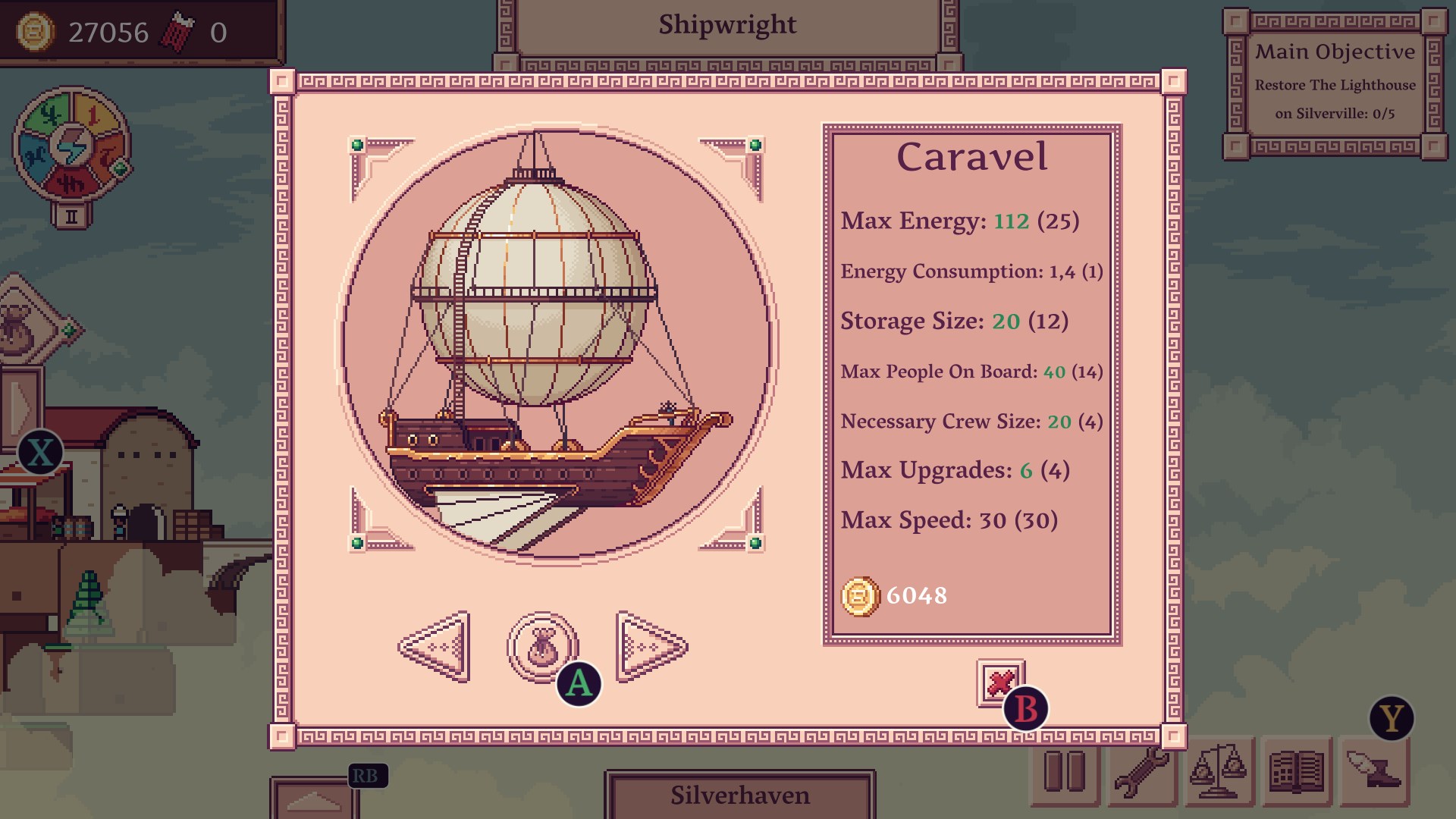Expand the Silverhaven location panel
The height and width of the screenshot is (819, 1456).
point(739,795)
